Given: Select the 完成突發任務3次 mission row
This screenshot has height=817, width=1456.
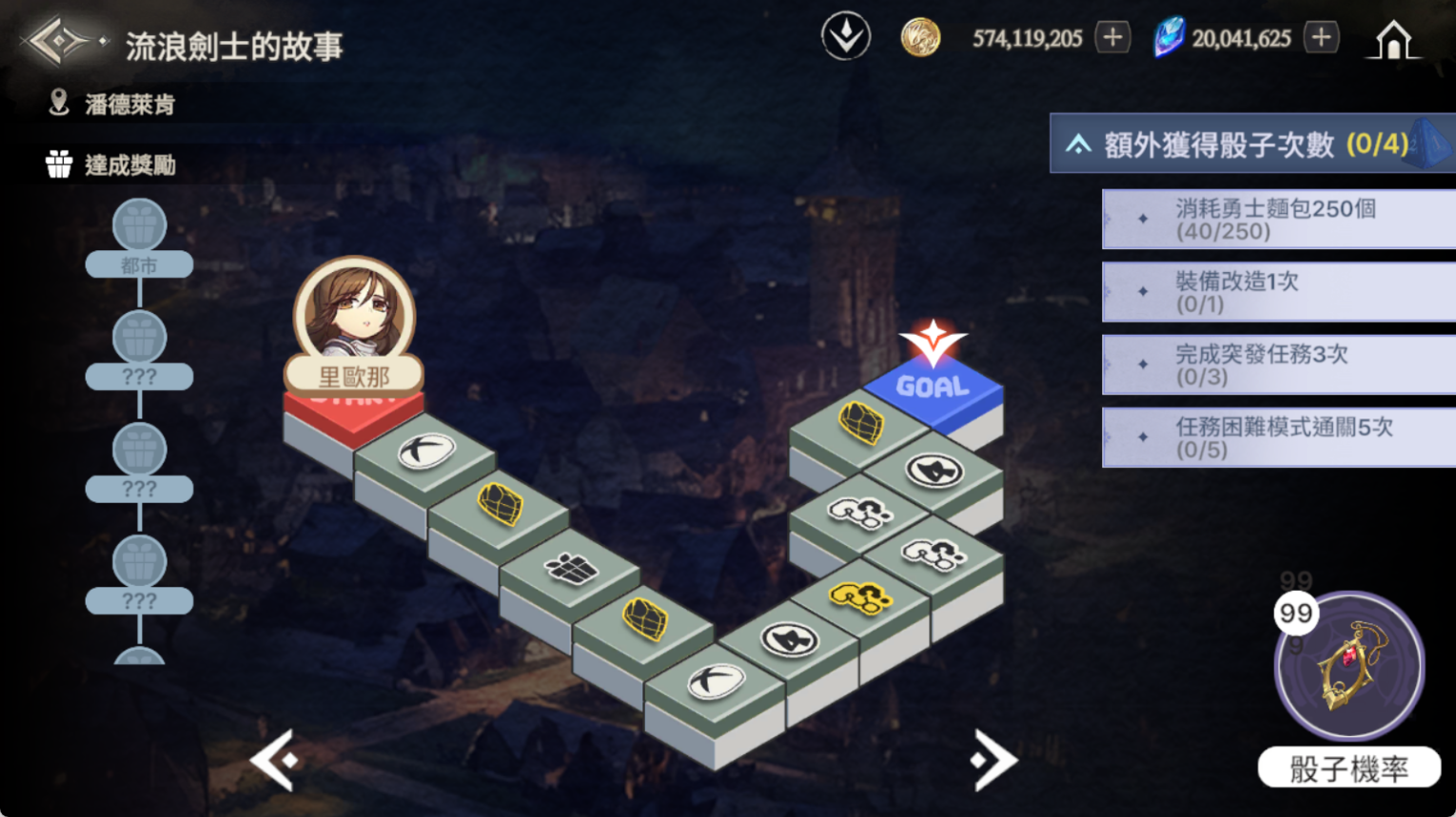Looking at the screenshot, I should click(x=1277, y=365).
